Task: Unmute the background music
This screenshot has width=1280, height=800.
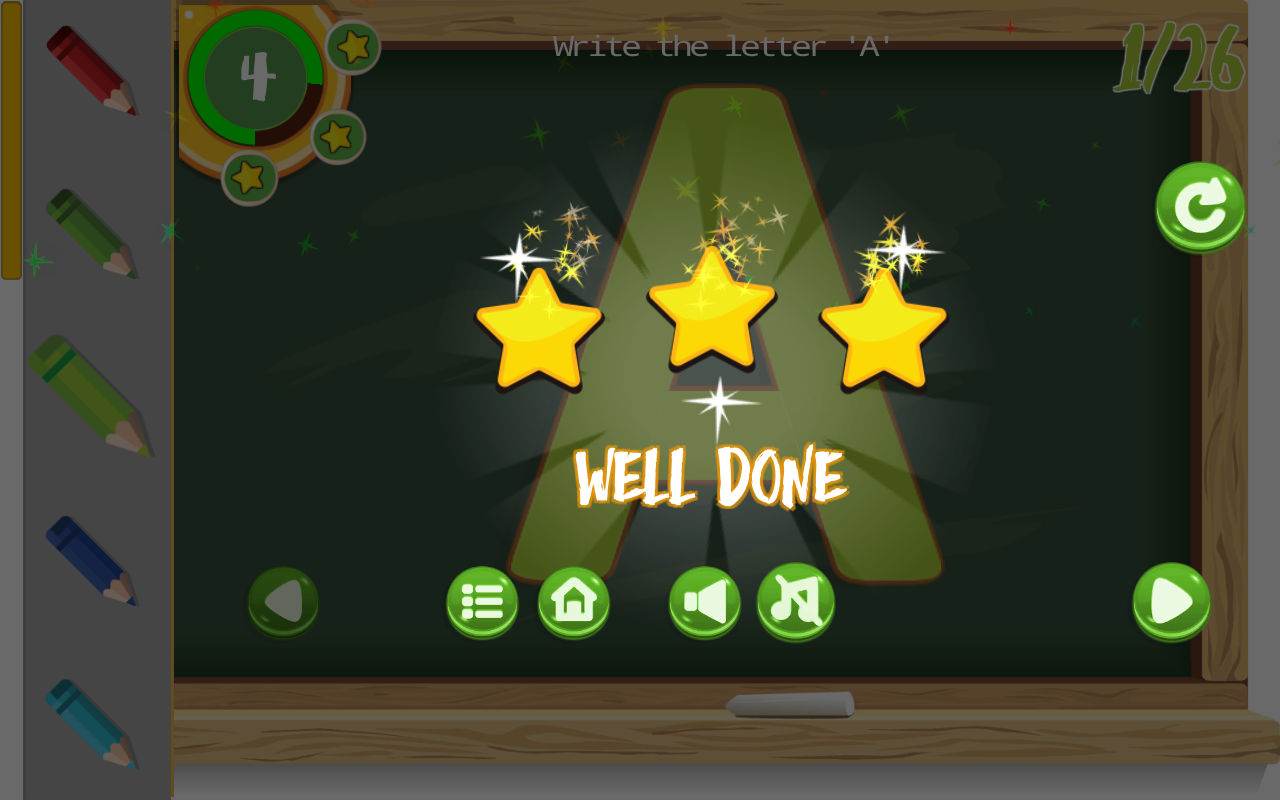Action: coord(795,601)
